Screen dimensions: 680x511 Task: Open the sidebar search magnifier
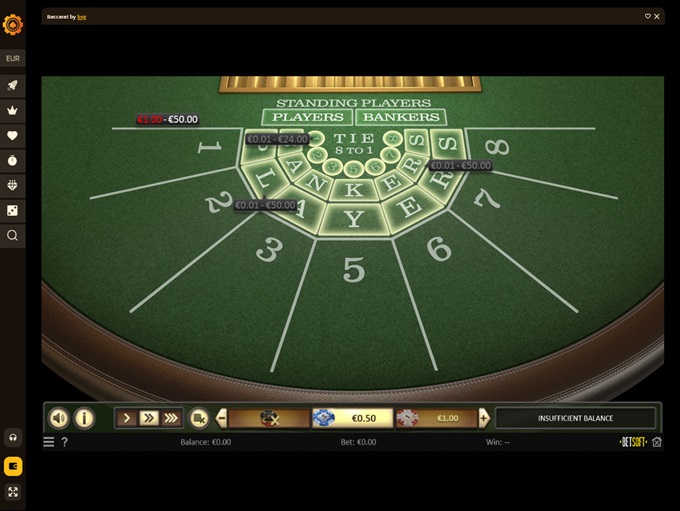click(x=13, y=236)
